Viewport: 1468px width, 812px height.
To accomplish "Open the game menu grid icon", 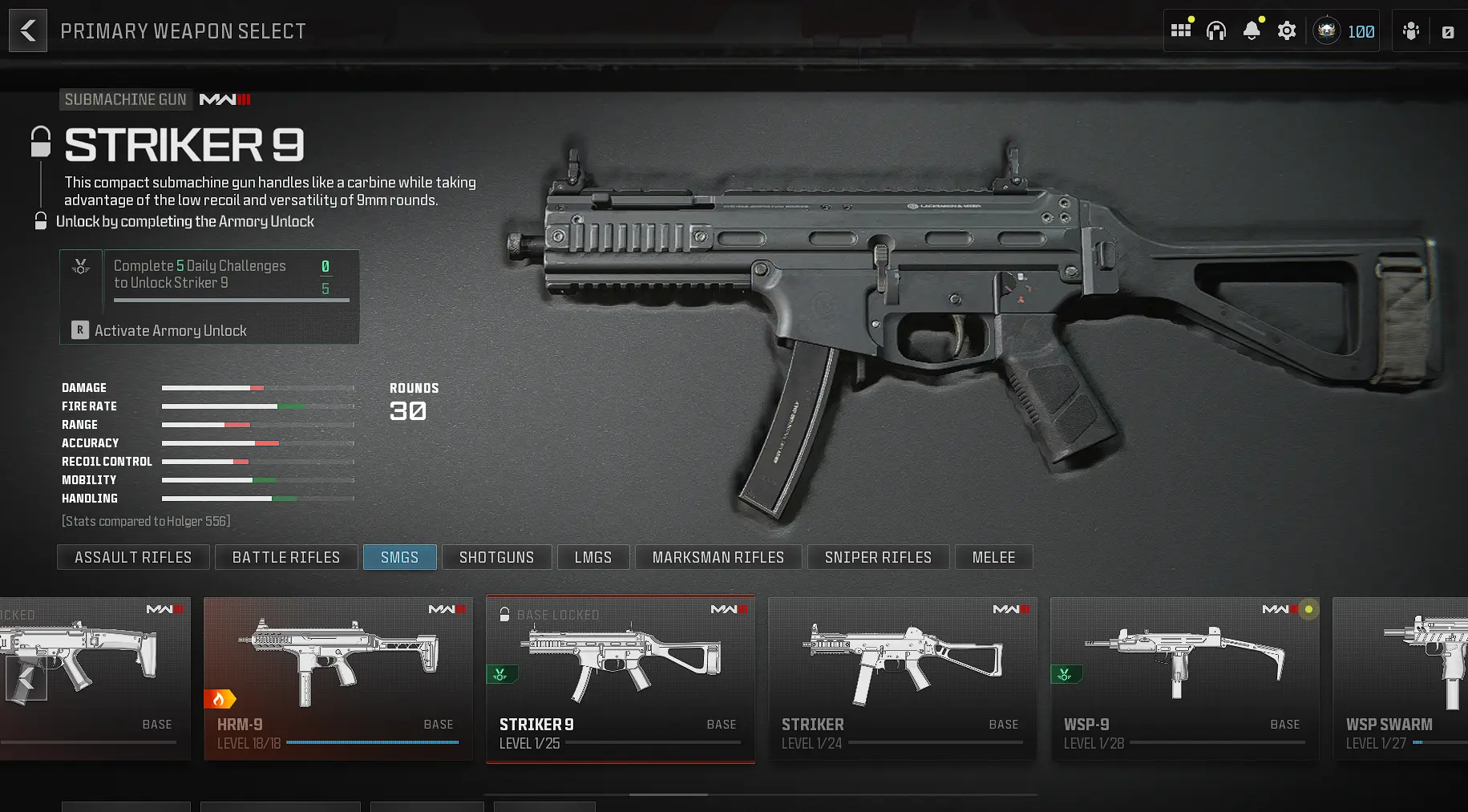I will coord(1180,30).
